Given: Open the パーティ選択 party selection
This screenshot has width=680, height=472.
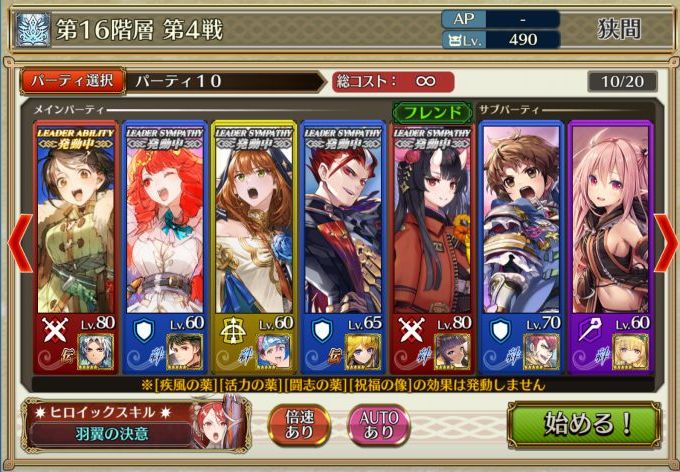Looking at the screenshot, I should coord(72,80).
